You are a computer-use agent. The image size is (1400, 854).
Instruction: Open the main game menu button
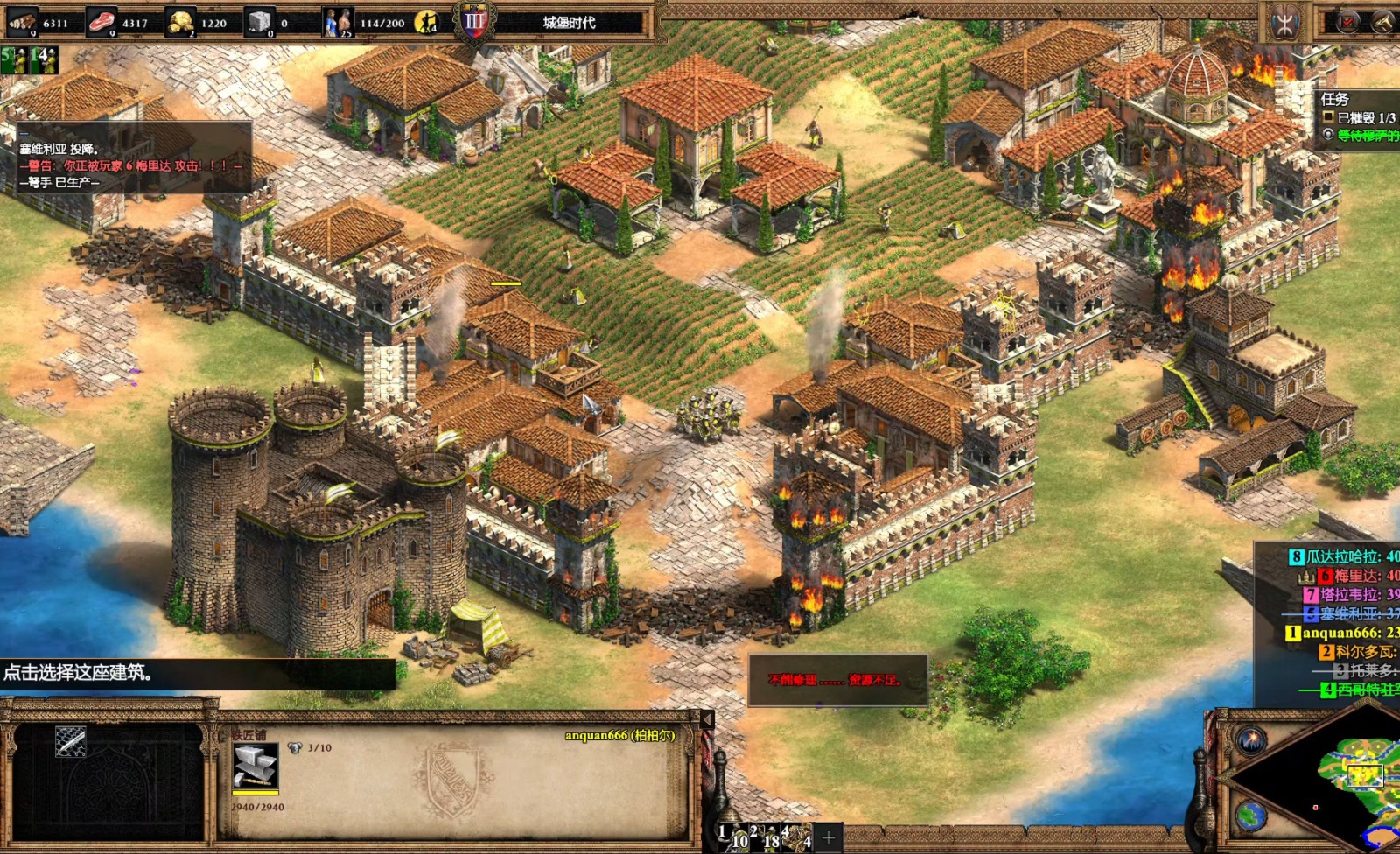[x=1383, y=22]
